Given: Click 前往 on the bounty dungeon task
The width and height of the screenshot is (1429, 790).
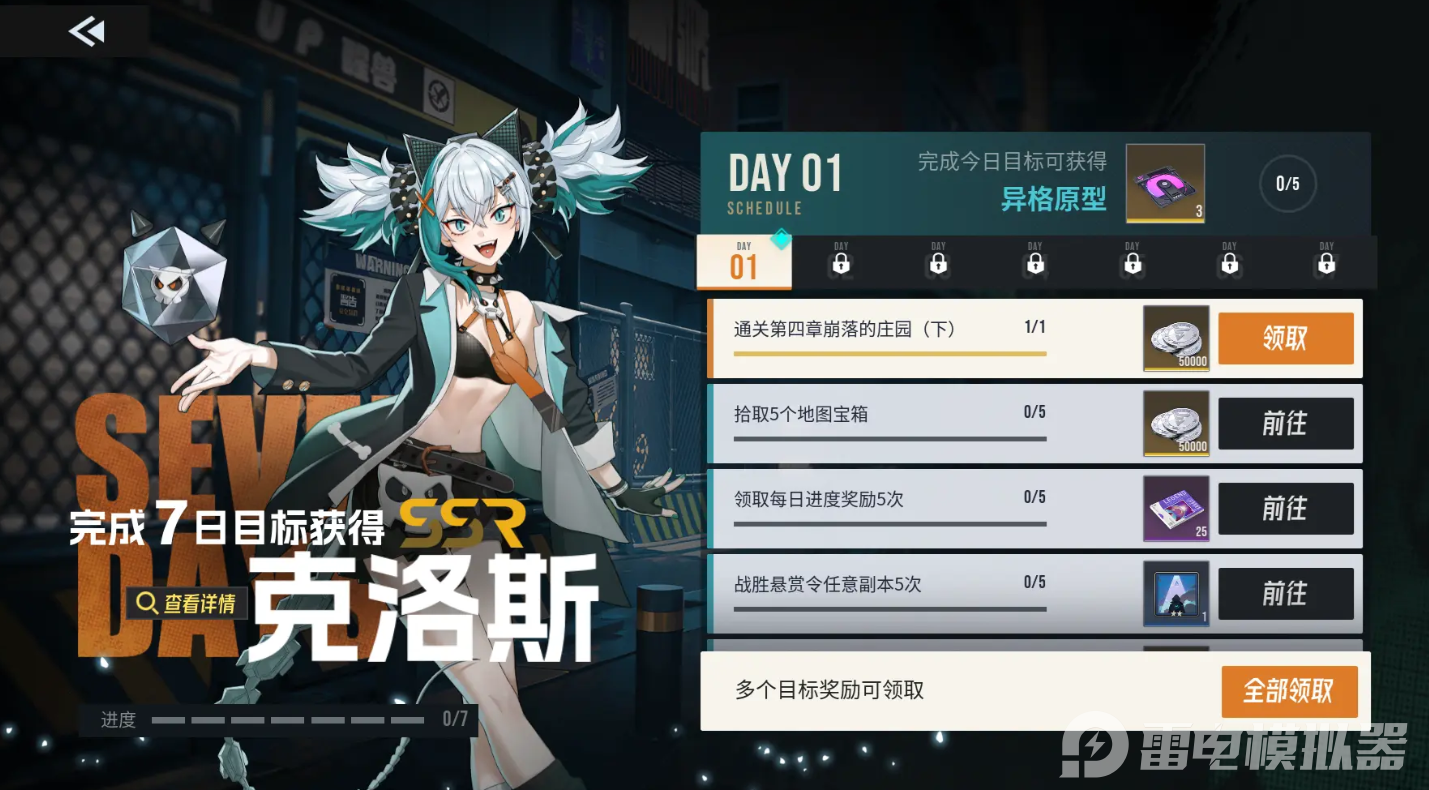Looking at the screenshot, I should [1286, 594].
